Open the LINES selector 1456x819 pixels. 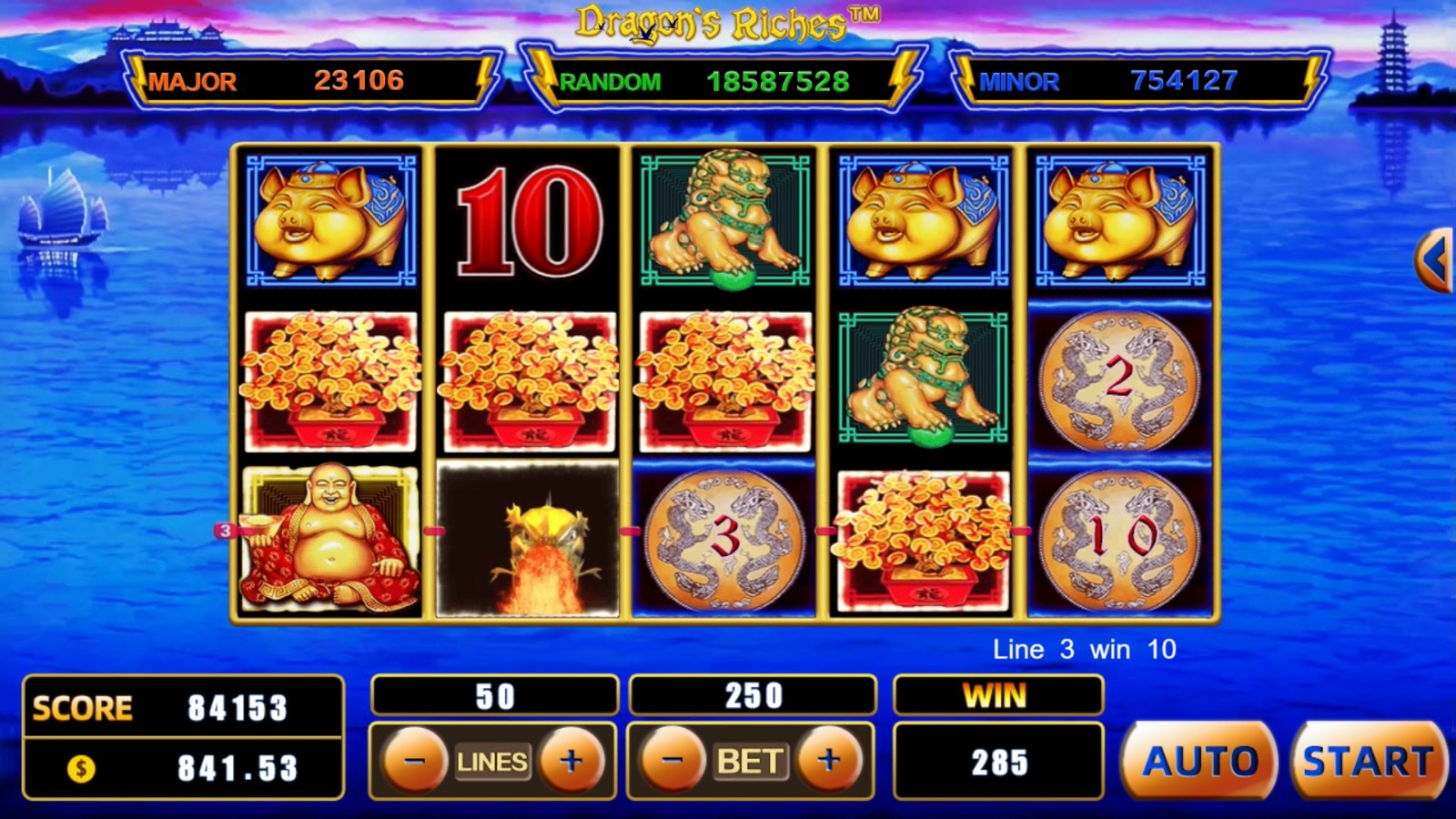pyautogui.click(x=491, y=763)
